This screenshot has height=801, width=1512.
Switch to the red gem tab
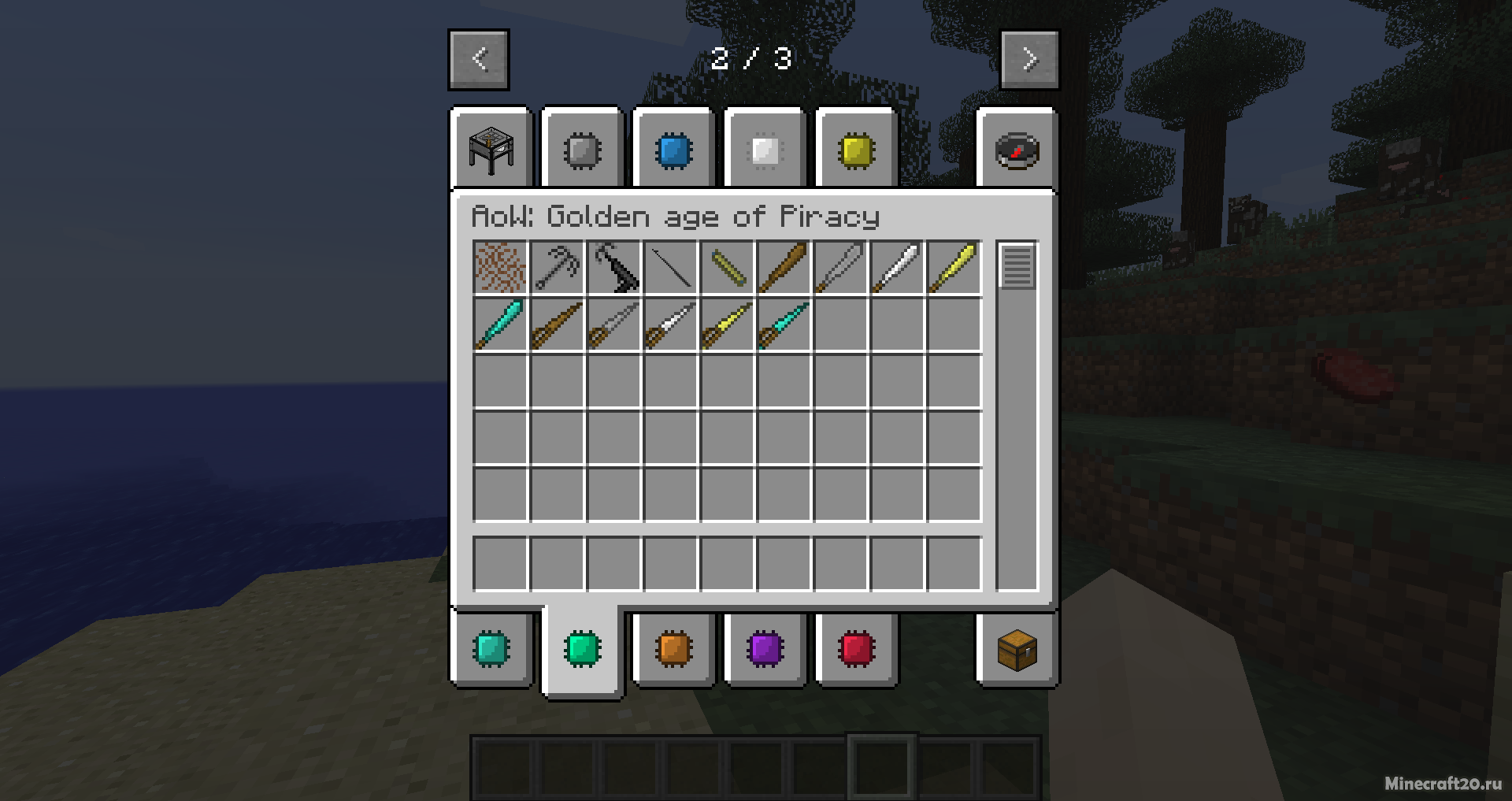(856, 649)
